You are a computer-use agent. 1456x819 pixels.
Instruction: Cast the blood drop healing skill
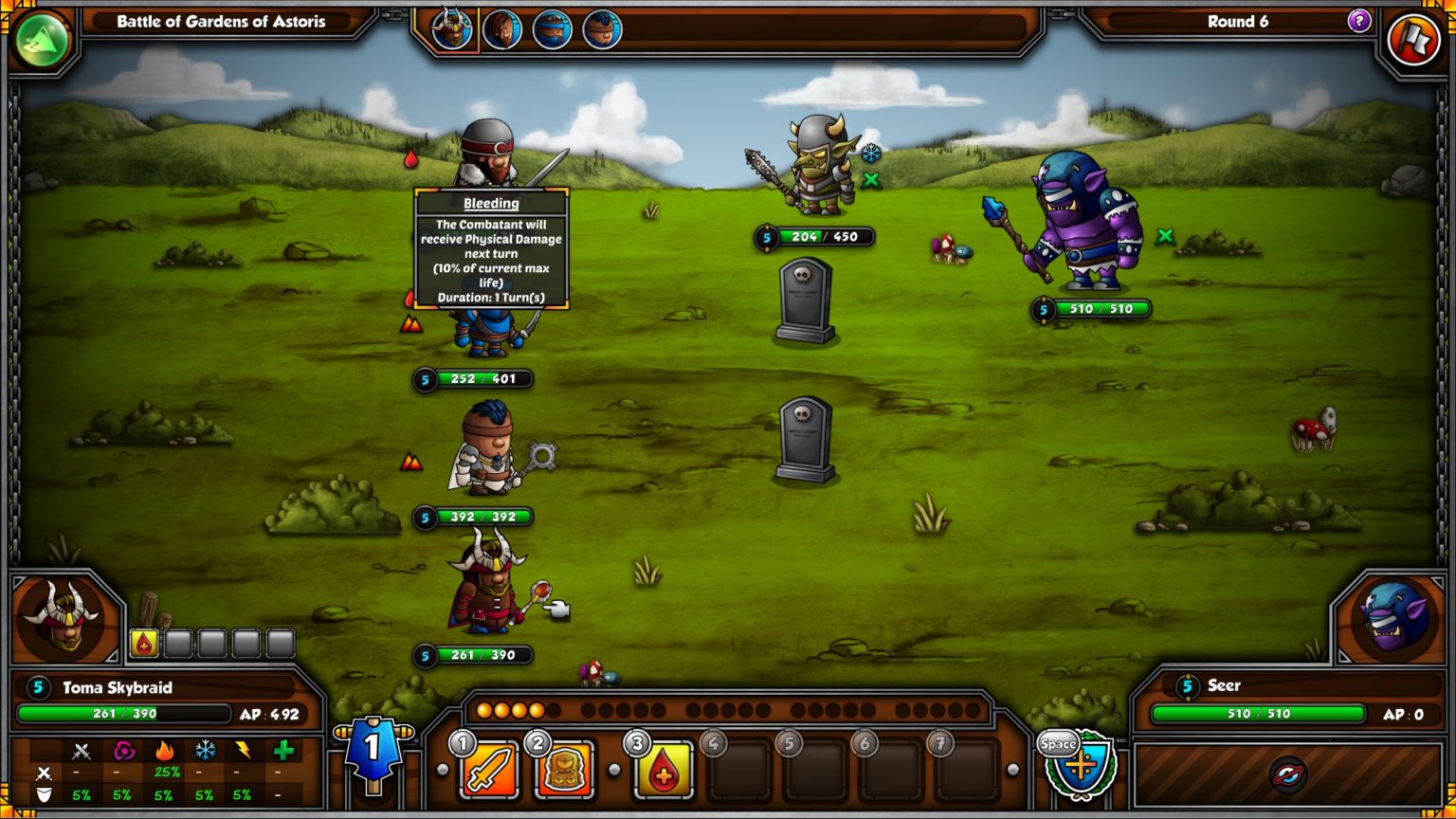[663, 769]
